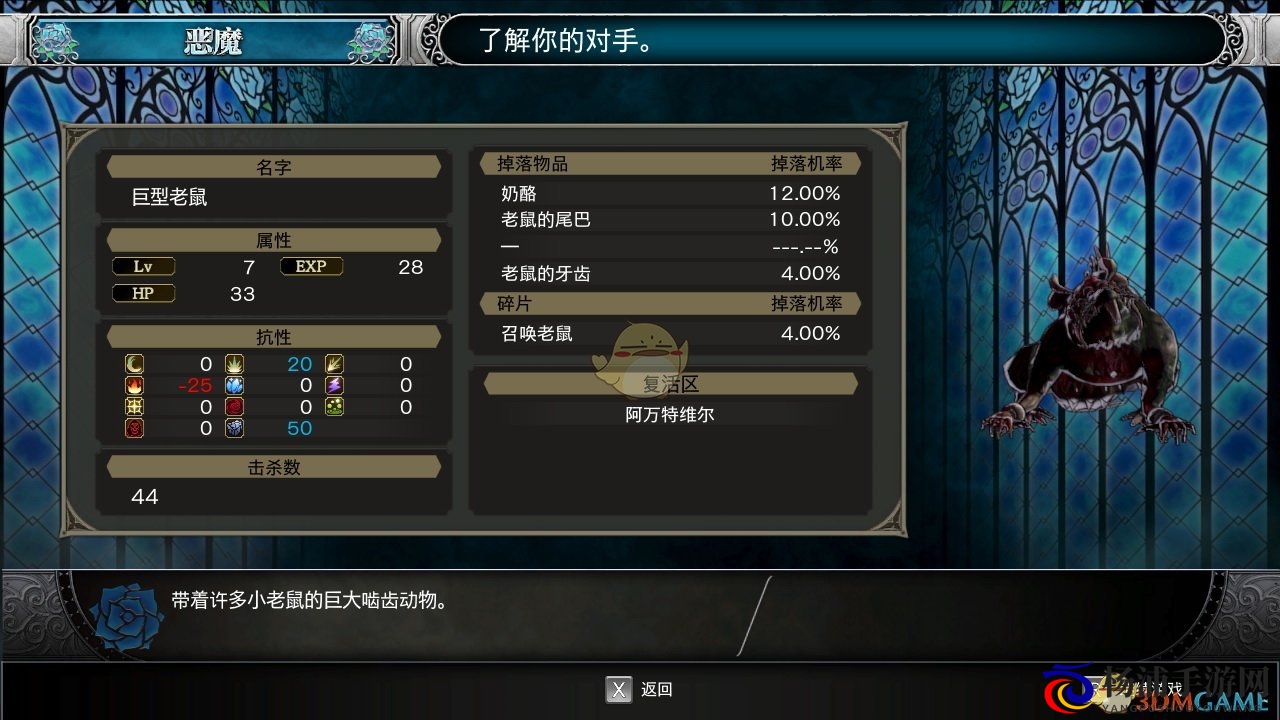Click the 返回 return button
This screenshot has height=720, width=1280.
pos(658,690)
